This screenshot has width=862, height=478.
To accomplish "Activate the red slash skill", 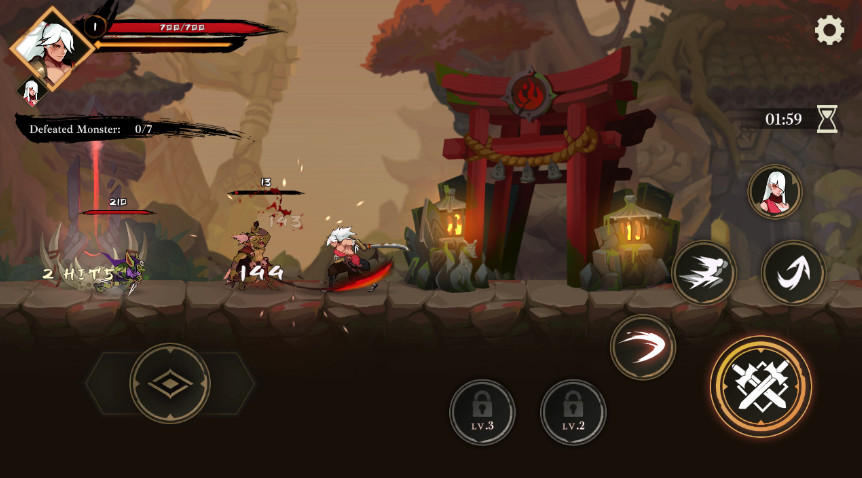I will point(643,347).
